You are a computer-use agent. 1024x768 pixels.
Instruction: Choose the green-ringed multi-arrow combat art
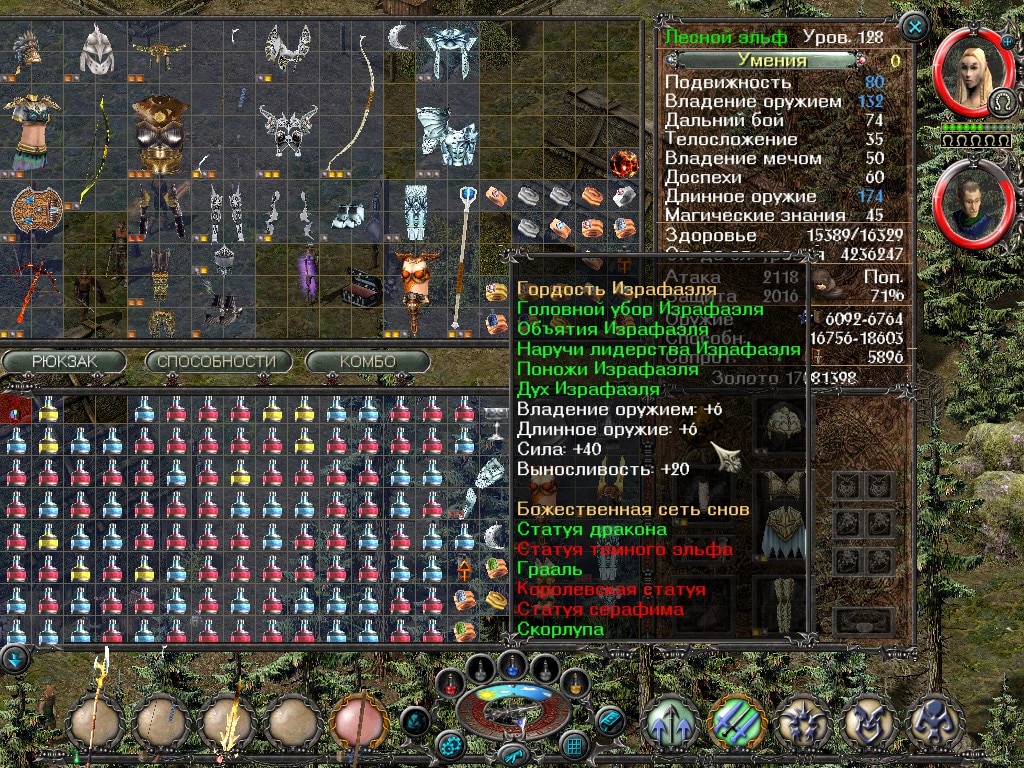736,722
